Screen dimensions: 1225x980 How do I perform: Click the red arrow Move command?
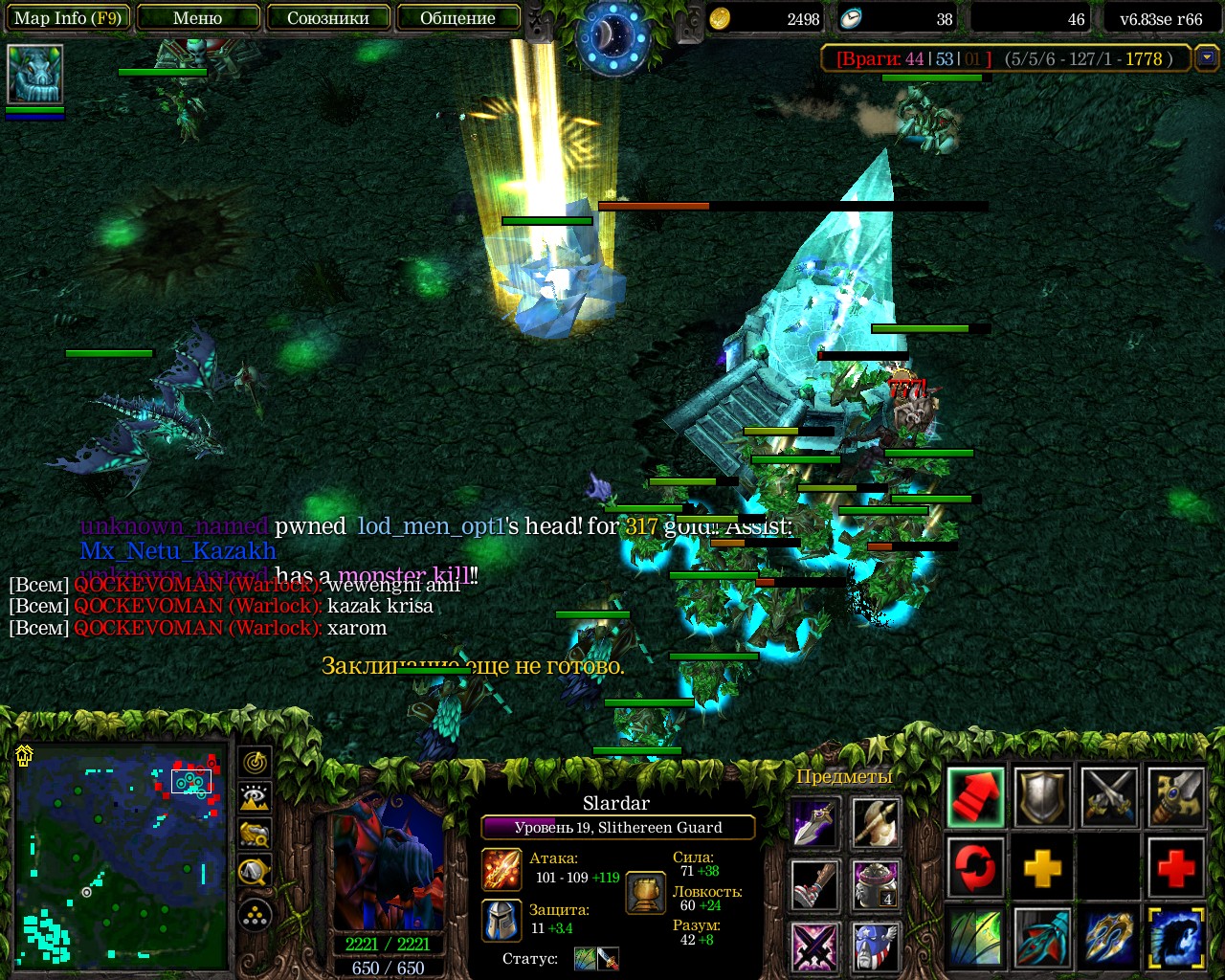976,796
